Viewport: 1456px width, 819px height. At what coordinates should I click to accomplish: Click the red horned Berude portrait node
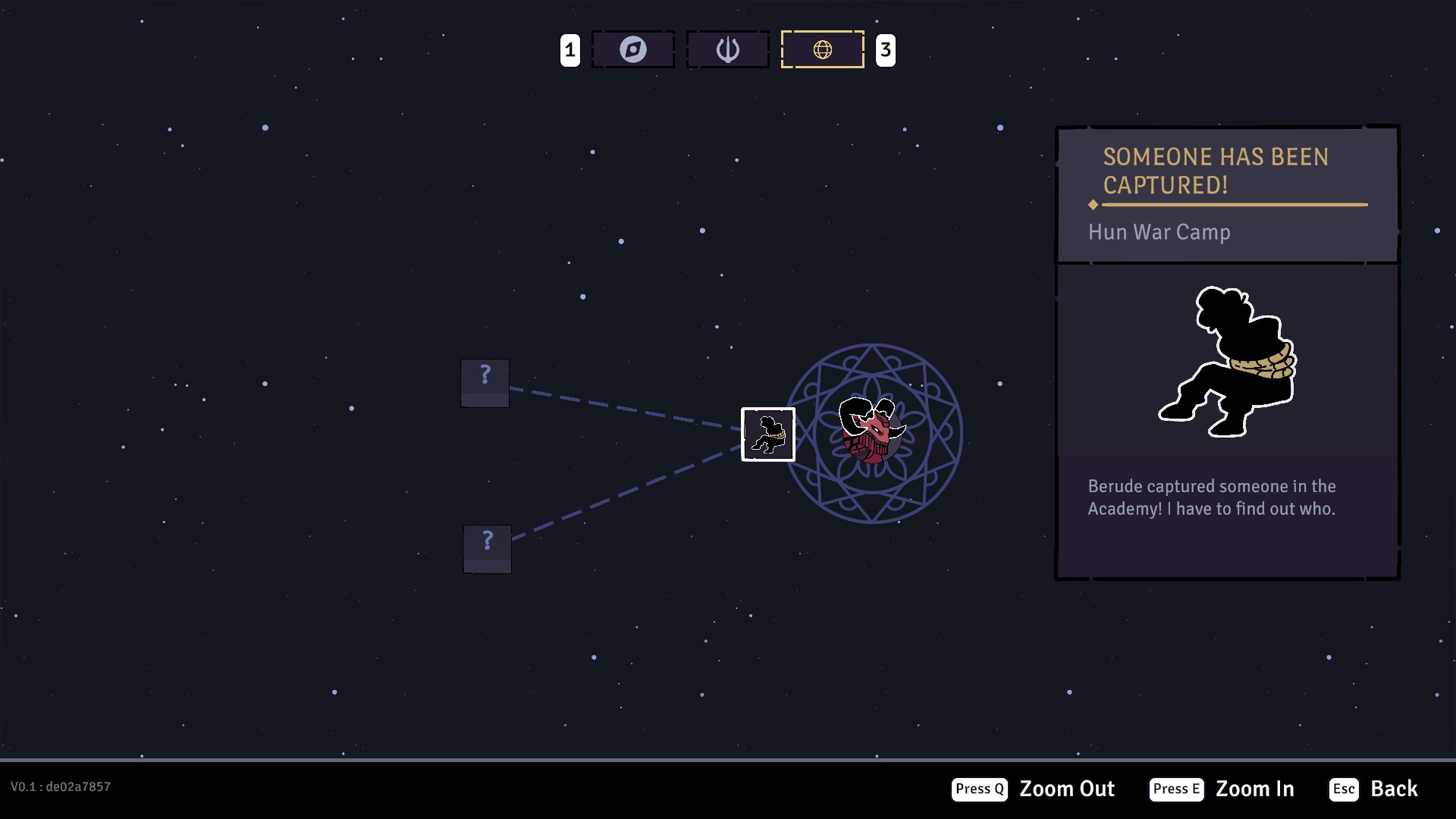872,430
